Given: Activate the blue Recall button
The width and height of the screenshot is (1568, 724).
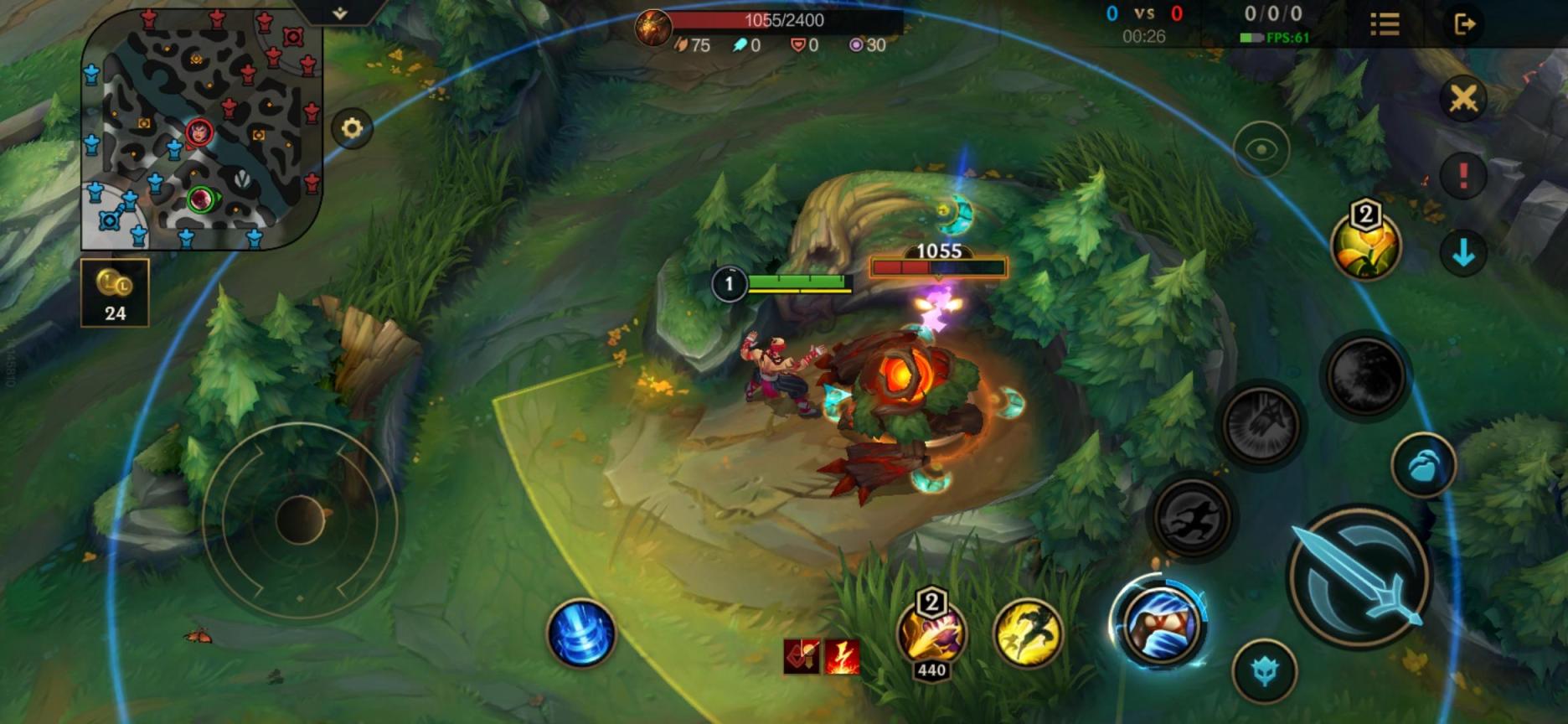Looking at the screenshot, I should 580,633.
